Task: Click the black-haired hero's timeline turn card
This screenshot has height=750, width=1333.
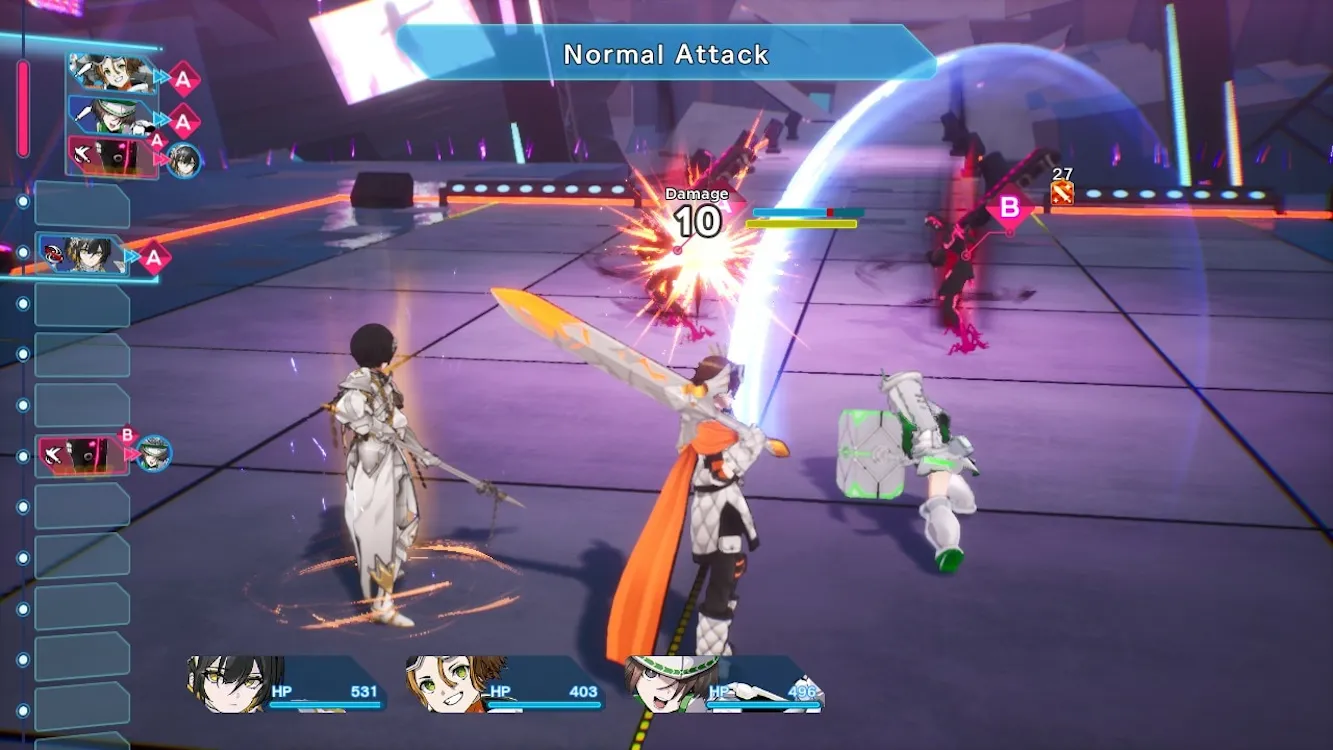Action: (83, 254)
